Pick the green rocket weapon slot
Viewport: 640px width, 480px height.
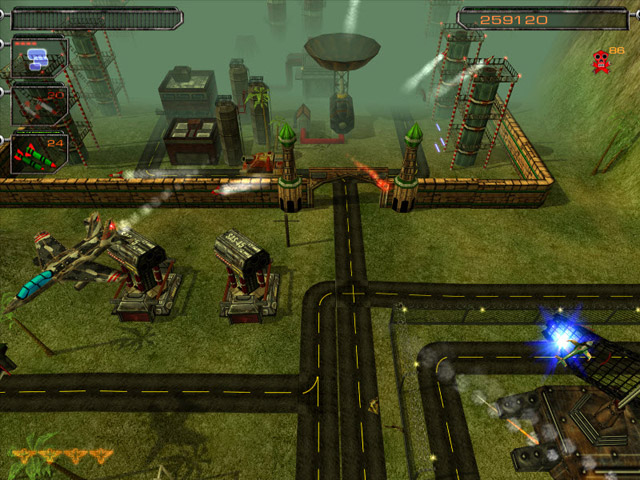click(x=39, y=151)
